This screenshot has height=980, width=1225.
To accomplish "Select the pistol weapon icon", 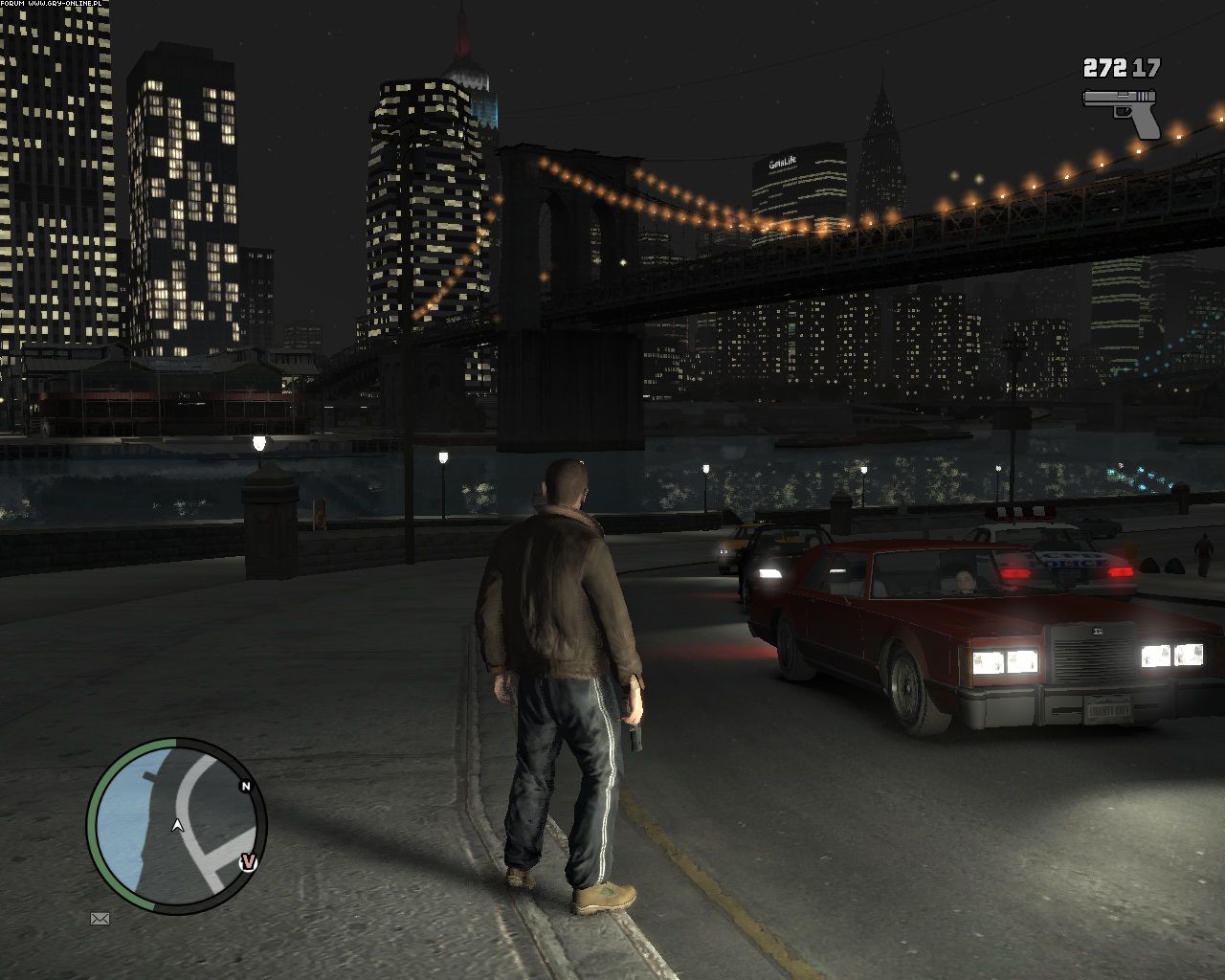I will pos(1121,111).
